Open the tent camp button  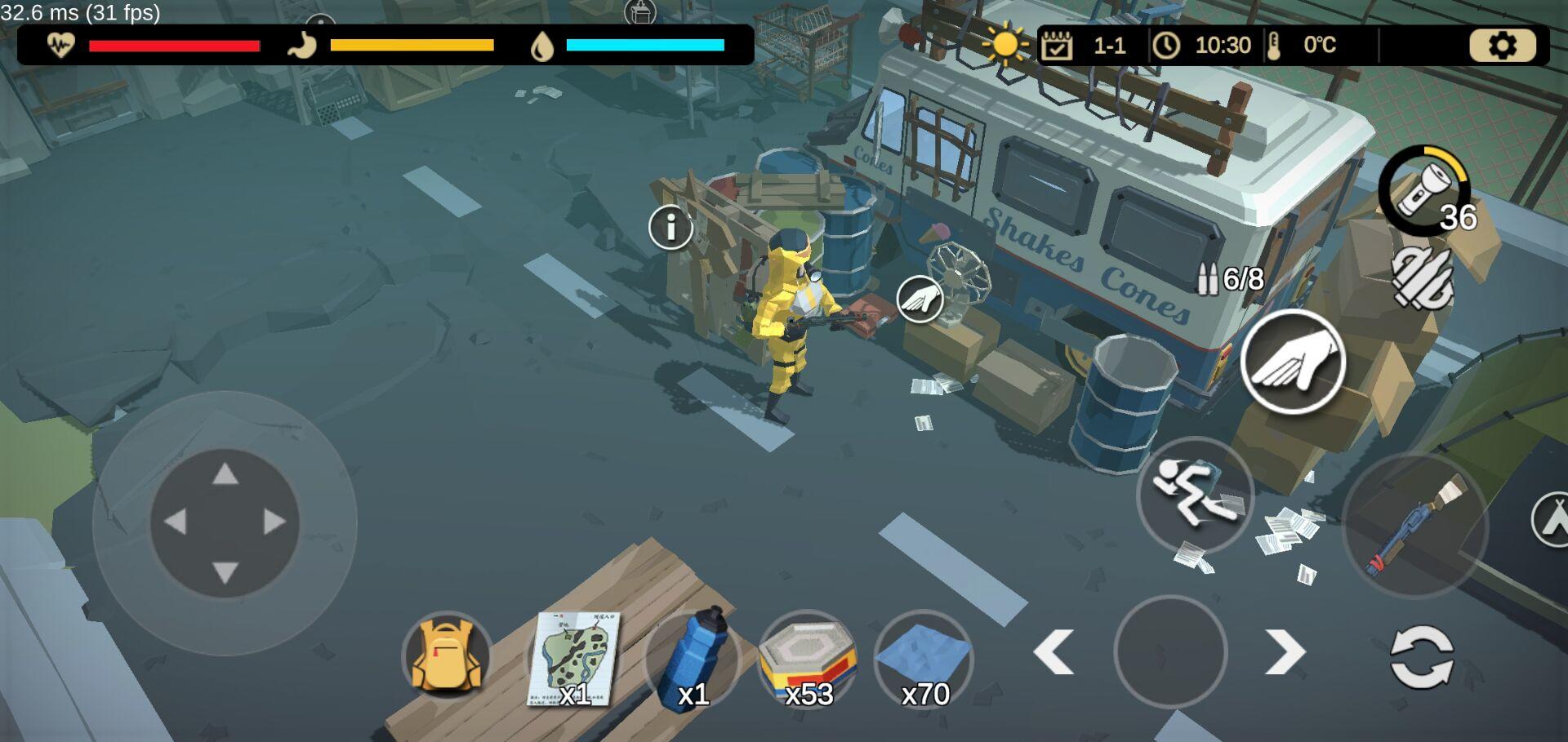tap(1550, 519)
